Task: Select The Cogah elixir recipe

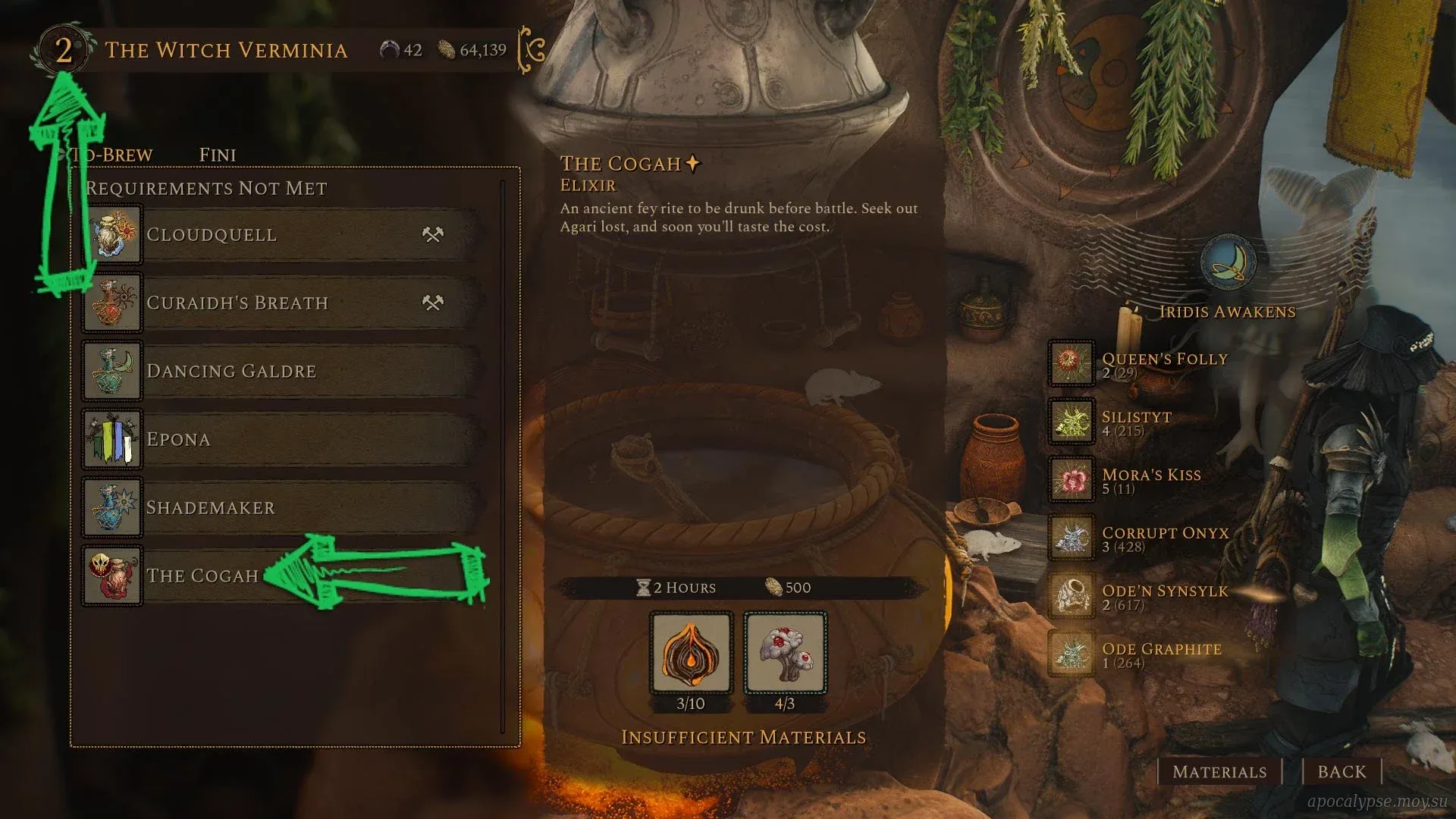Action: point(203,576)
